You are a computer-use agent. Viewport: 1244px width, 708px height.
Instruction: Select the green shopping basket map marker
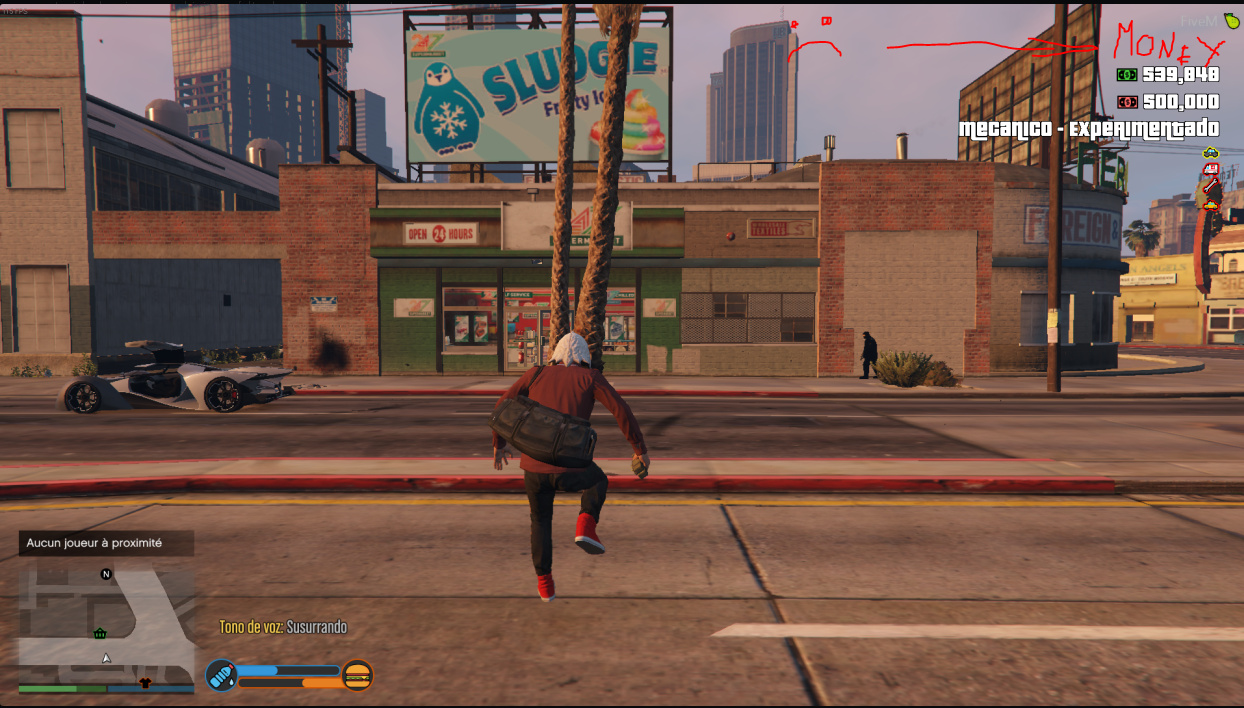pos(100,634)
